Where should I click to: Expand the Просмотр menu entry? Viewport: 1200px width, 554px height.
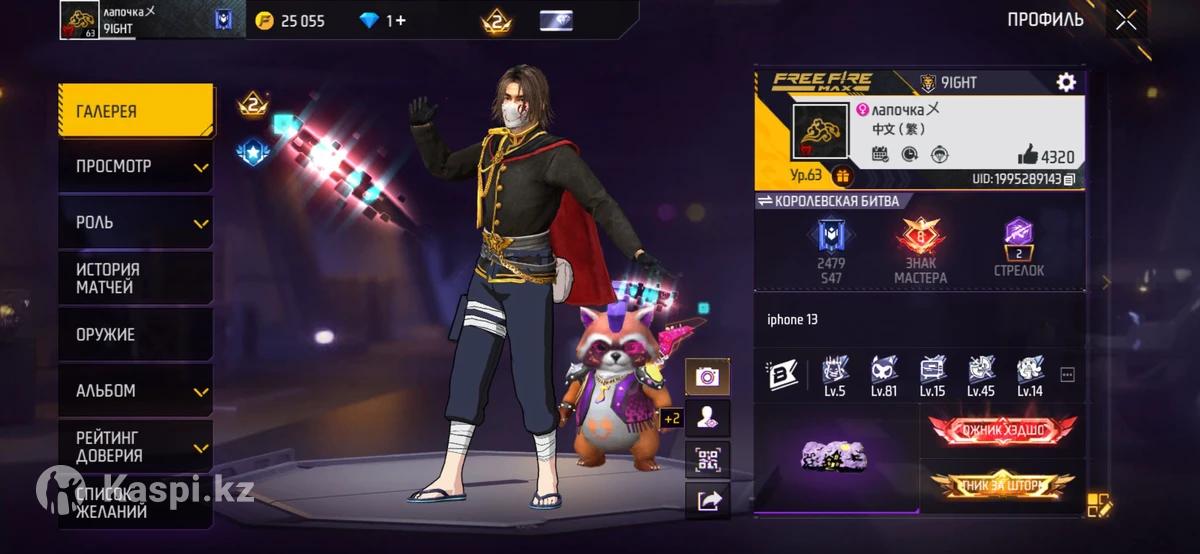tap(135, 166)
